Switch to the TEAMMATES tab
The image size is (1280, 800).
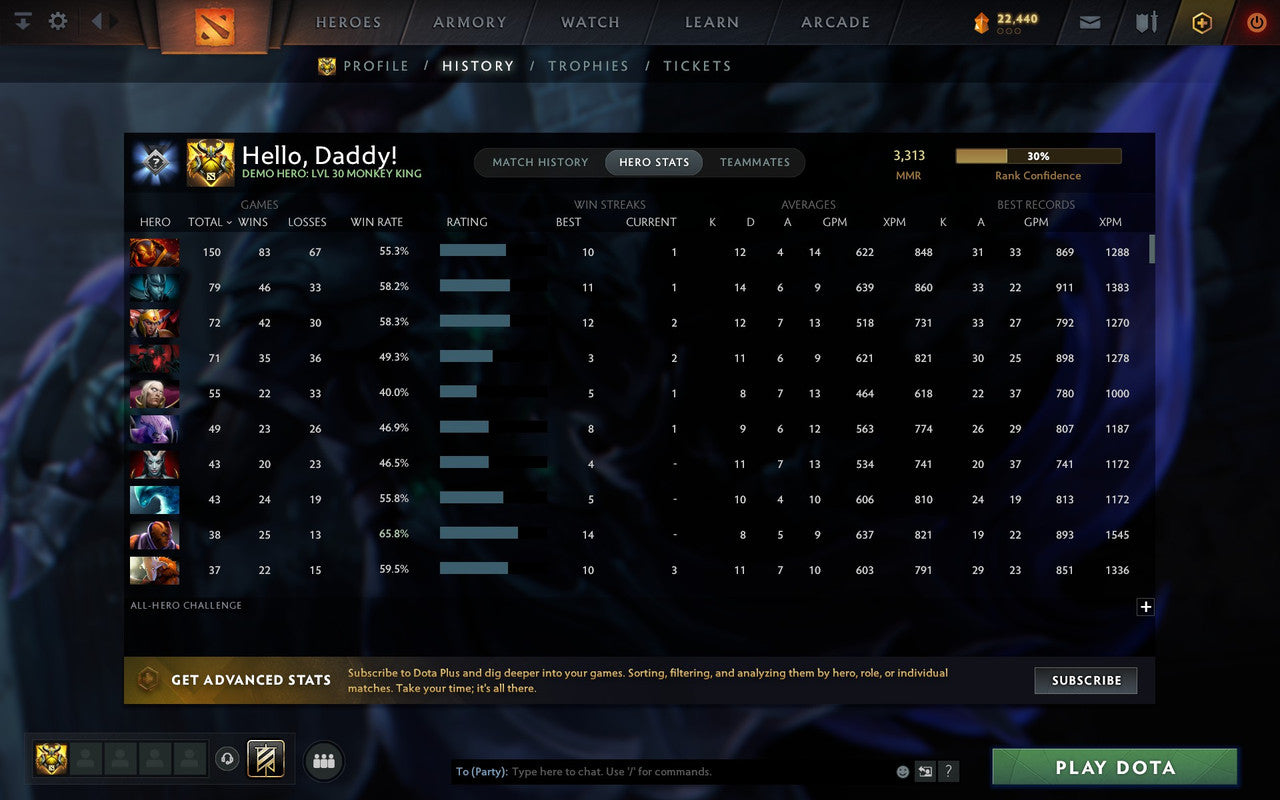click(x=755, y=162)
